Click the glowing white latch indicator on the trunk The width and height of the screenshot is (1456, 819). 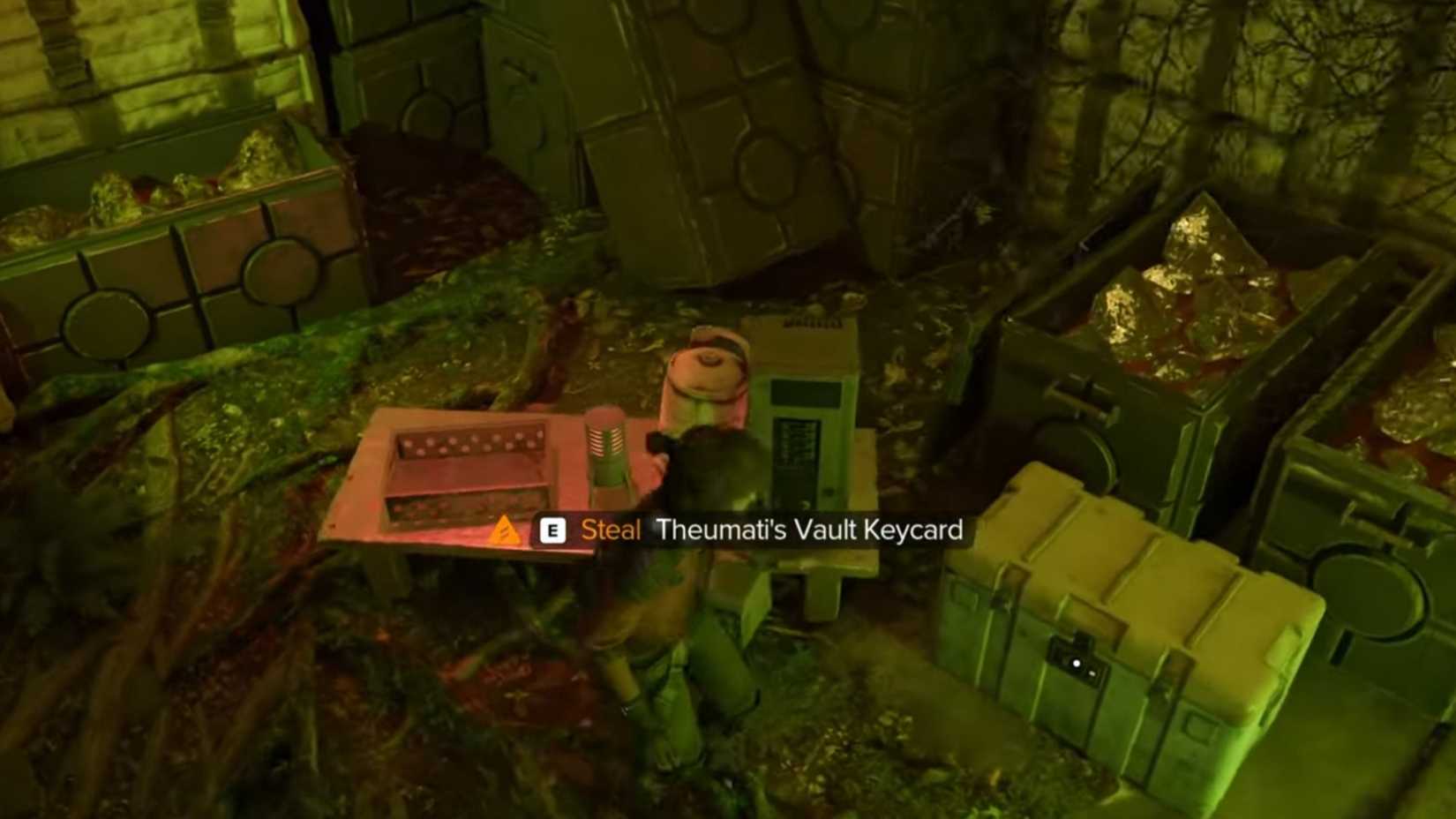[1077, 663]
